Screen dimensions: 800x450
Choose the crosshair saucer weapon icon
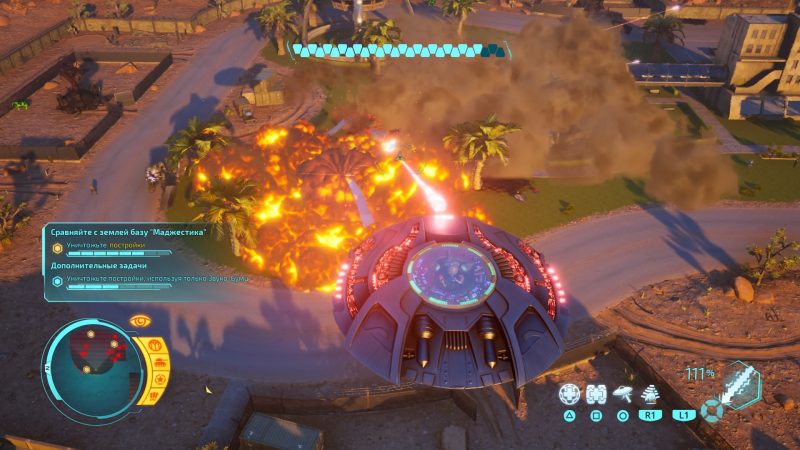pyautogui.click(x=569, y=394)
